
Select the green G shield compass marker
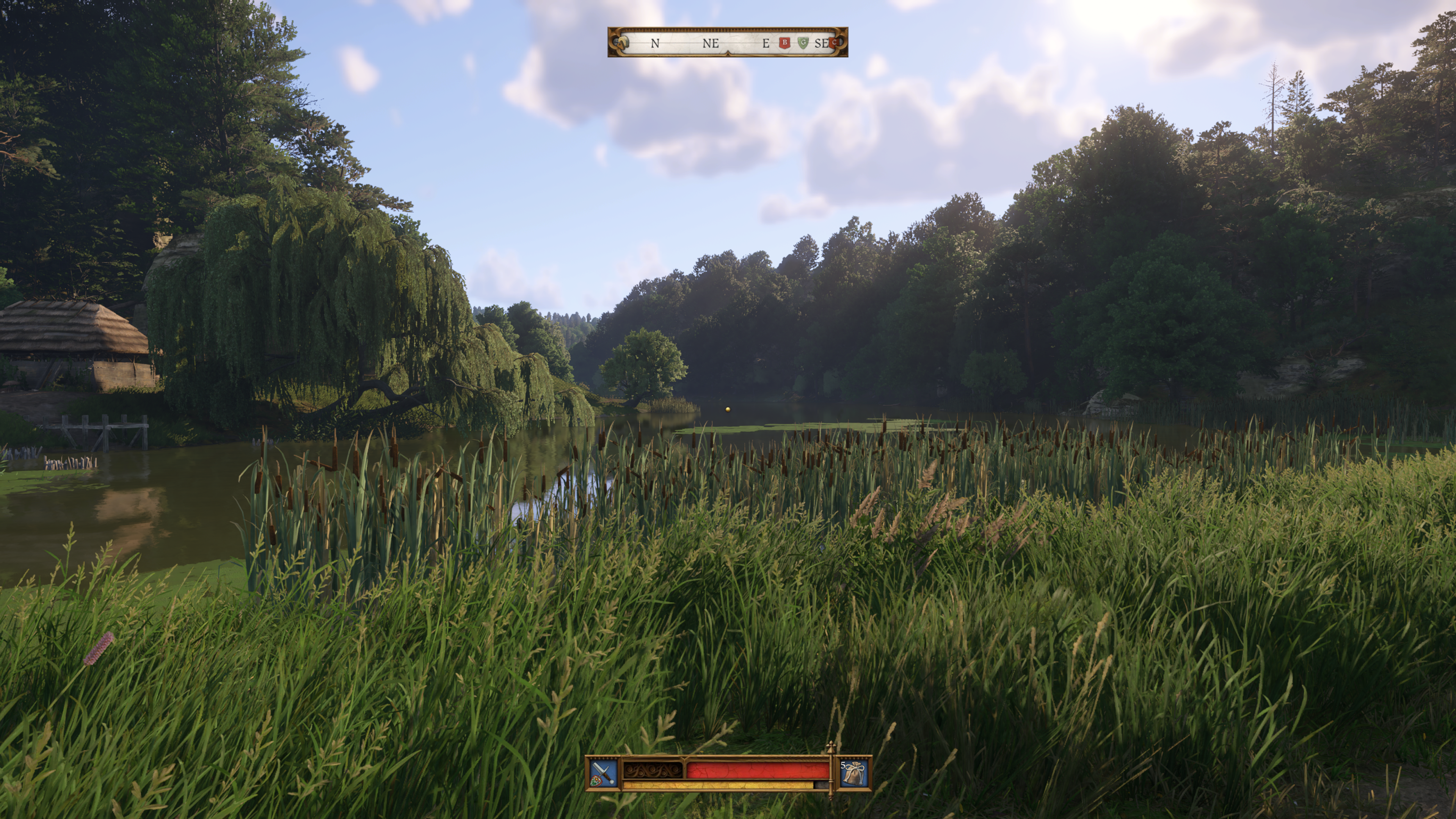coord(803,43)
